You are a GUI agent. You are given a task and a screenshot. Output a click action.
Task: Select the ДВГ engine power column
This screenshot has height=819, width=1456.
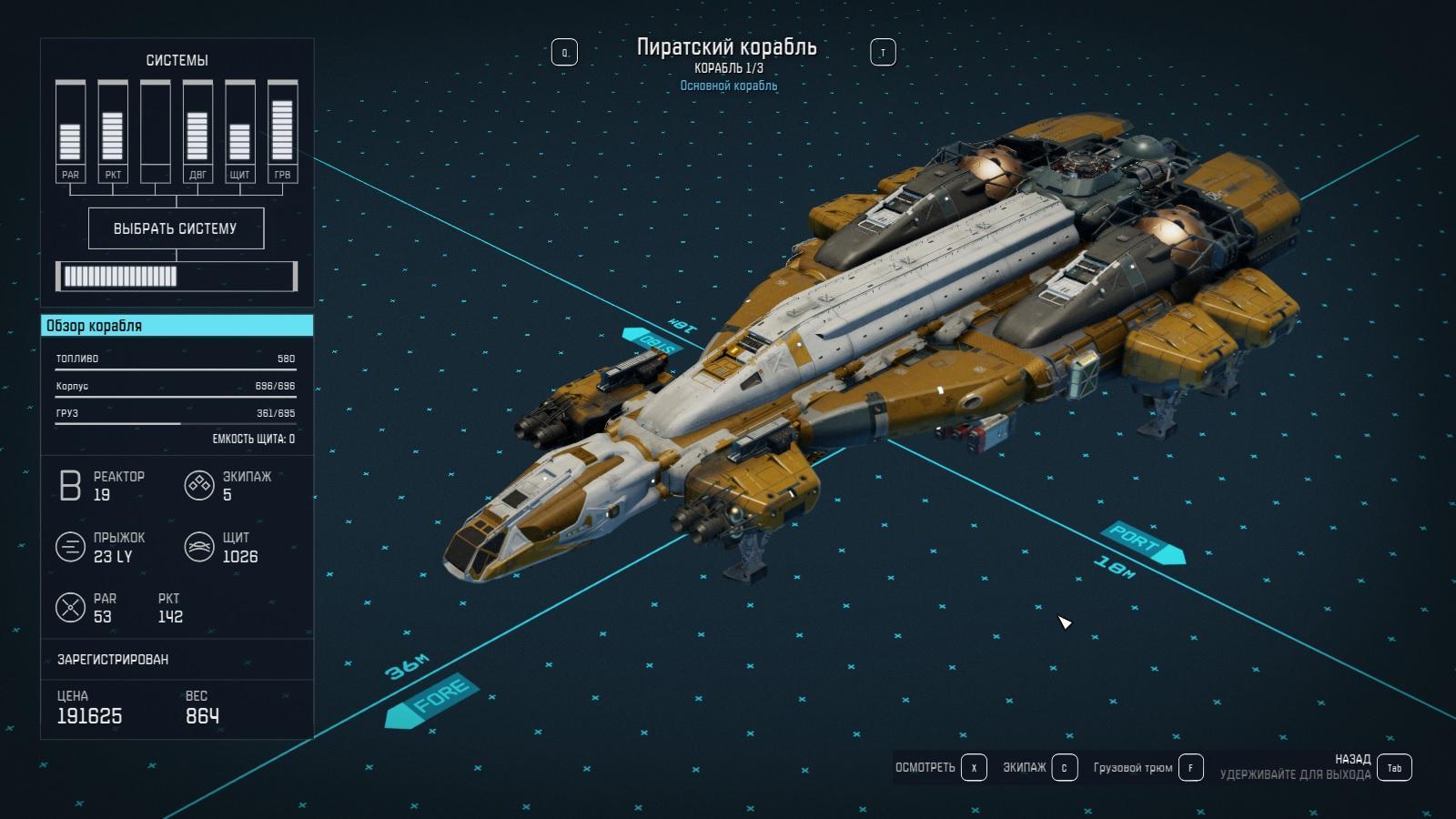point(197,132)
